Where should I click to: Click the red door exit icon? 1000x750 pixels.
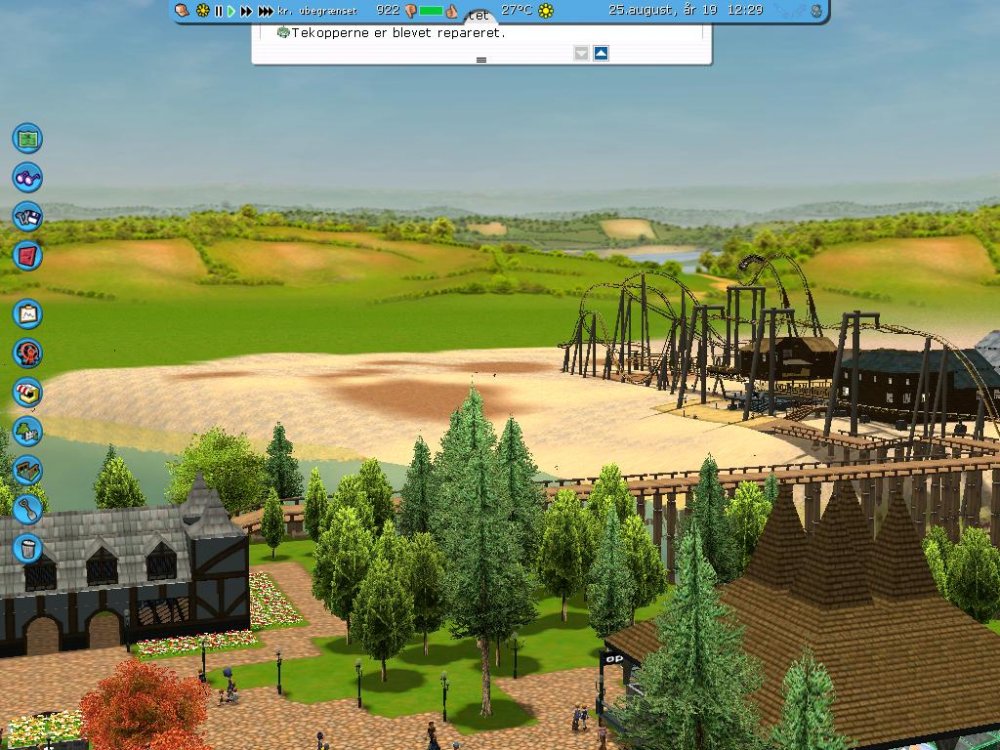click(27, 255)
